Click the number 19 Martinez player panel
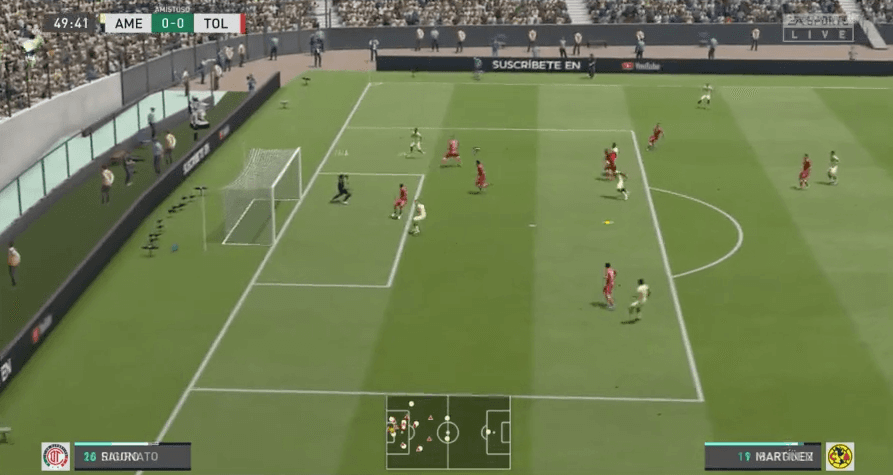Viewport: 893px width, 475px height. tap(762, 457)
